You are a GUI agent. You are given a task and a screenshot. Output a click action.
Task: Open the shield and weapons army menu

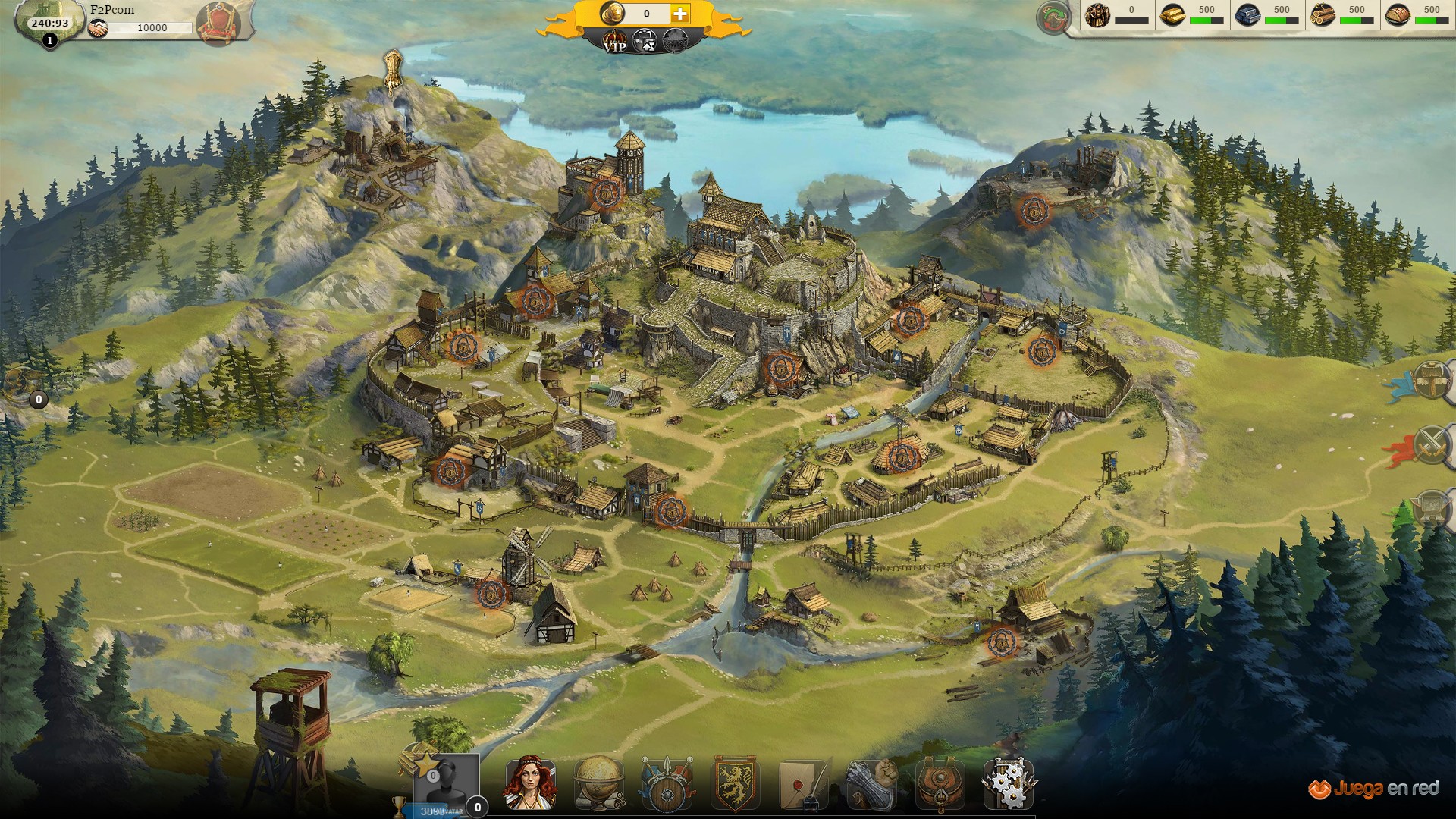coord(667,783)
